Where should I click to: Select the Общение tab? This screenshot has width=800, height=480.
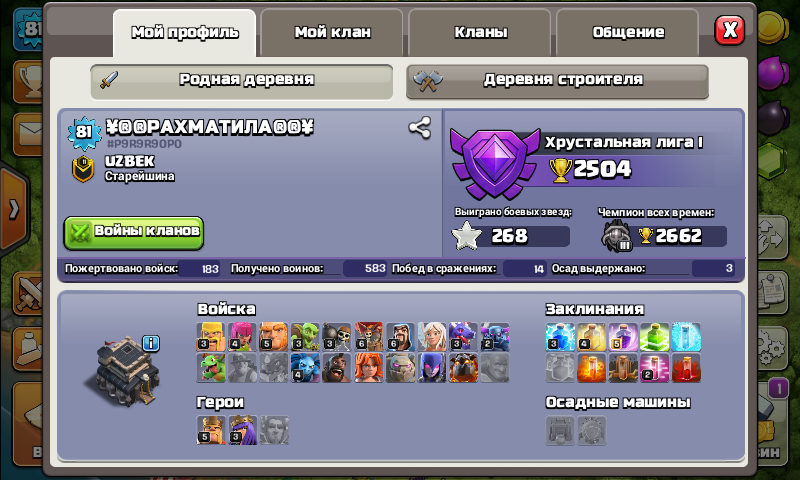click(627, 32)
